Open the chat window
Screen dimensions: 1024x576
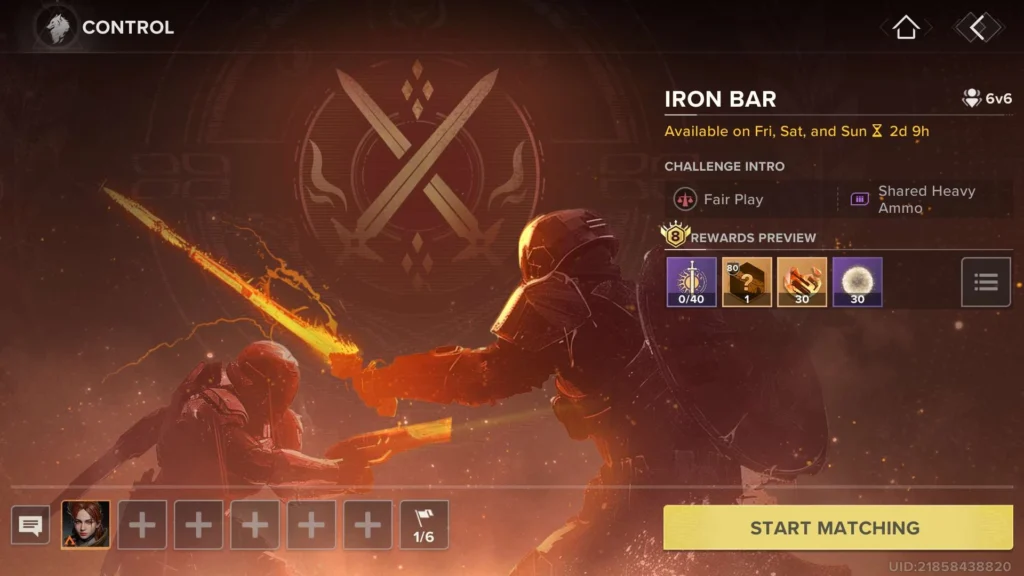click(x=31, y=525)
